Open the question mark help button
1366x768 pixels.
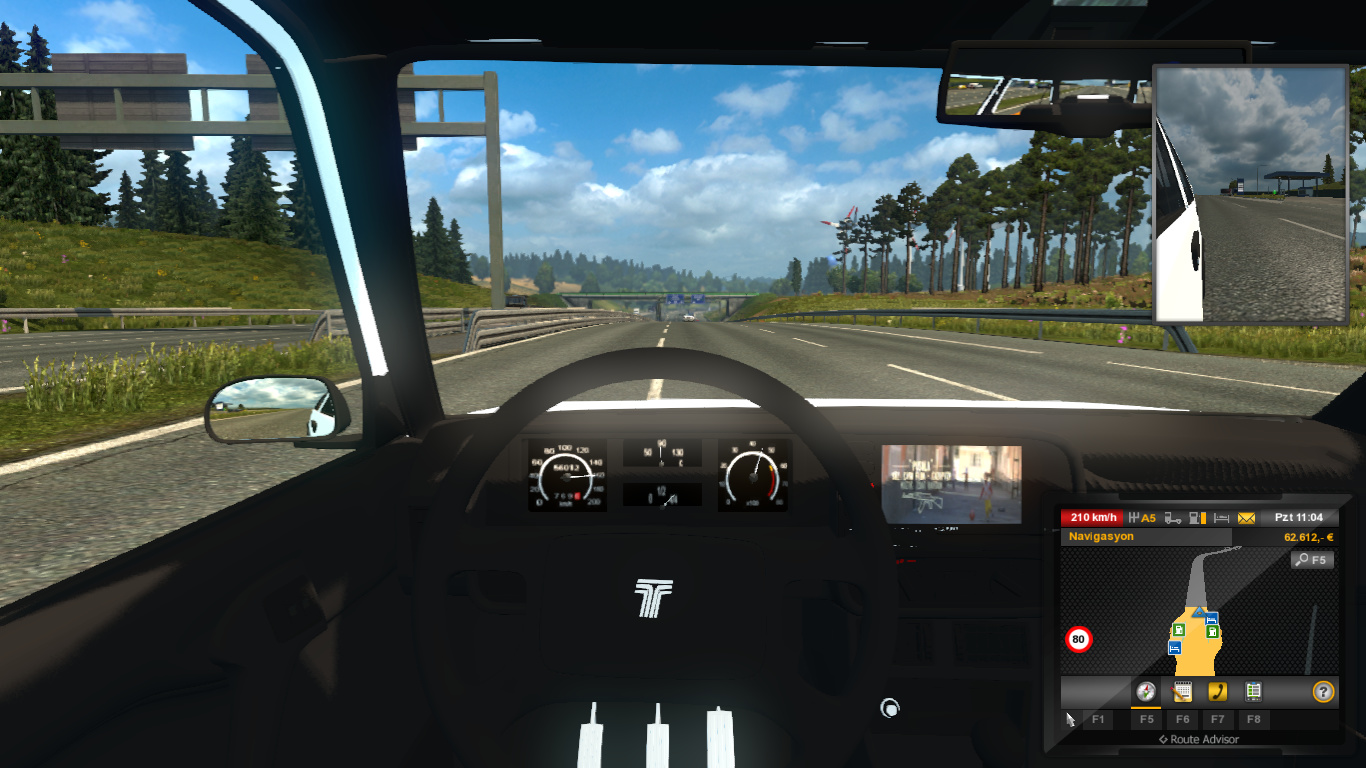pyautogui.click(x=1323, y=691)
